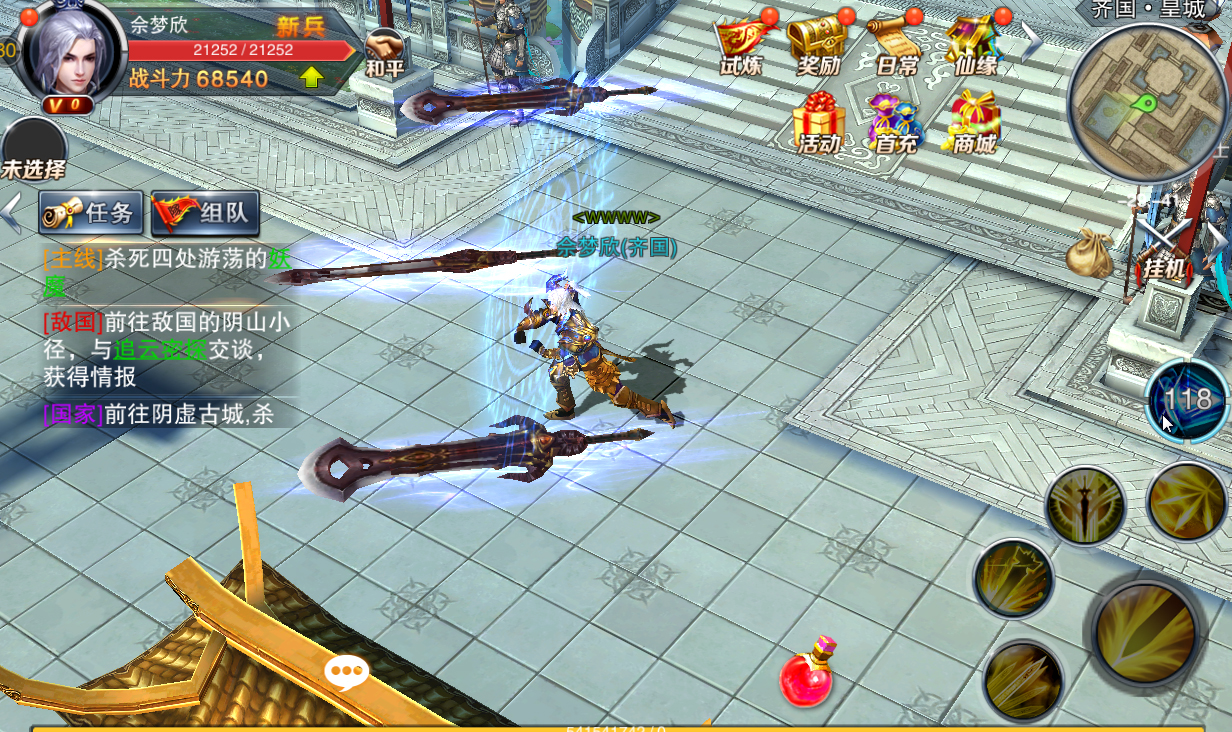The image size is (1232, 732).
Task: Open the money bag inventory icon
Action: pyautogui.click(x=1089, y=254)
